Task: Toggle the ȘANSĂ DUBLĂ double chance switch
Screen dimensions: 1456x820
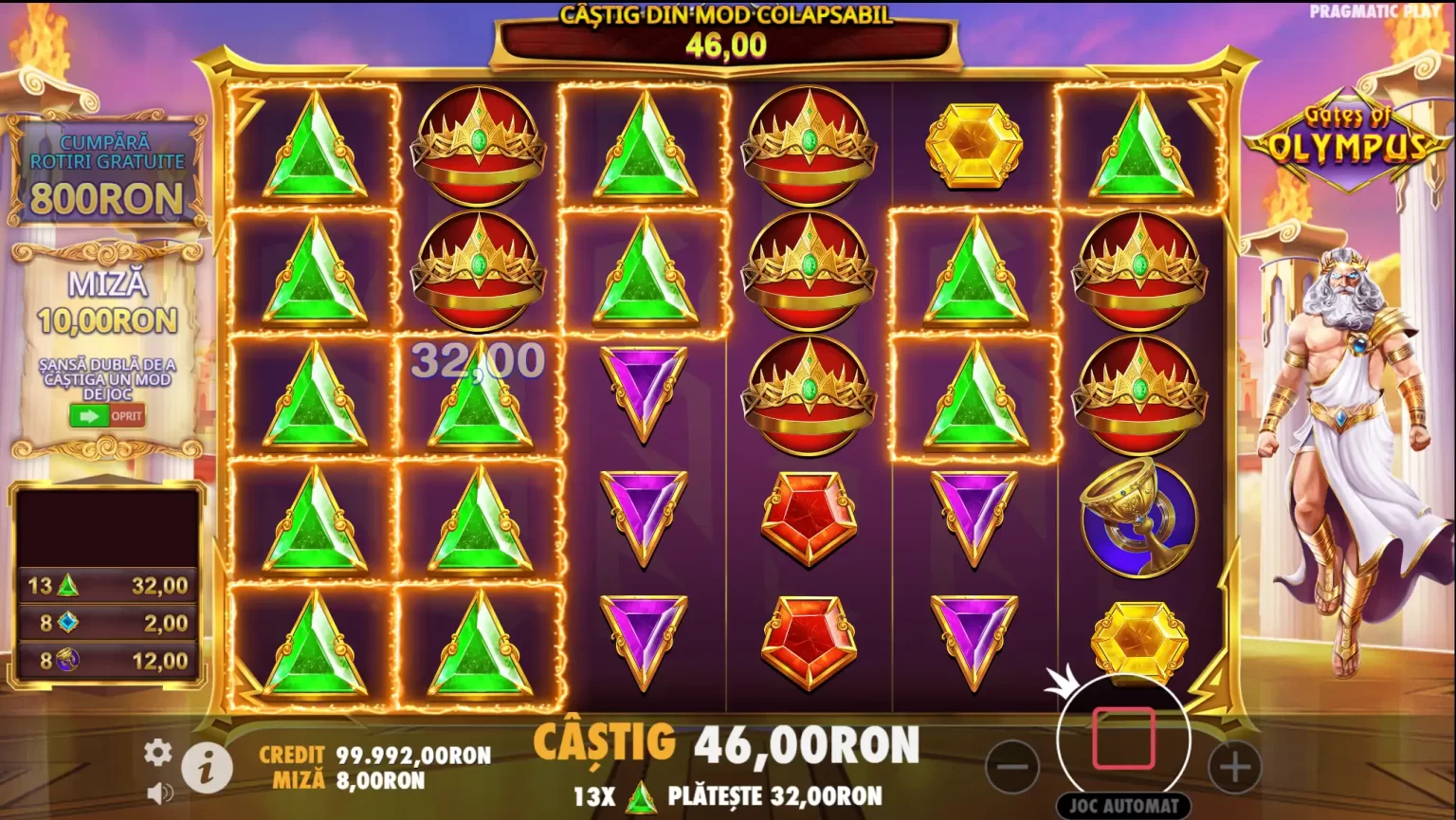Action: pos(106,415)
